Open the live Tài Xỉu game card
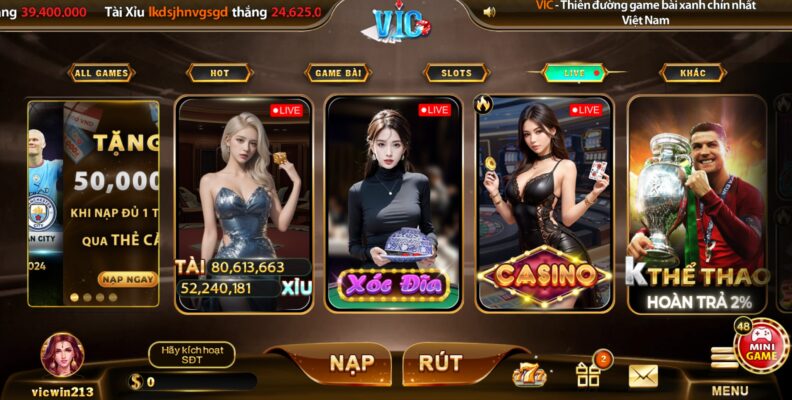Viewport: 792px width, 400px height. pyautogui.click(x=244, y=203)
